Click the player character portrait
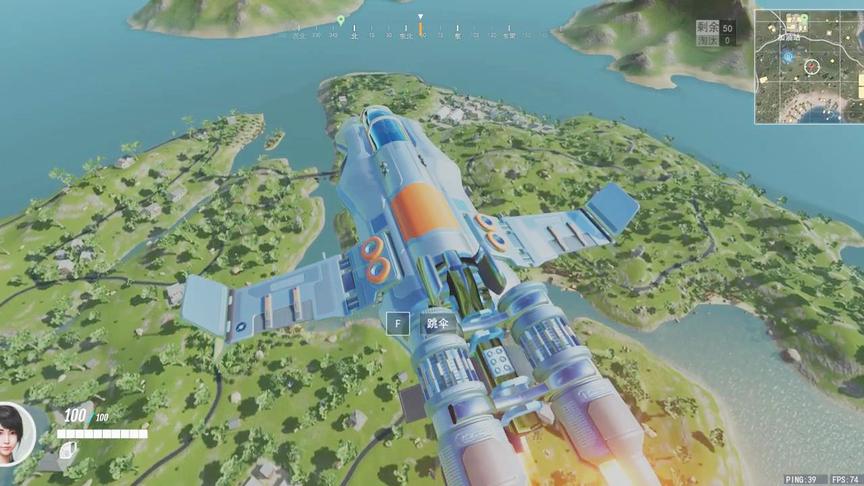This screenshot has height=486, width=864. coord(16,435)
